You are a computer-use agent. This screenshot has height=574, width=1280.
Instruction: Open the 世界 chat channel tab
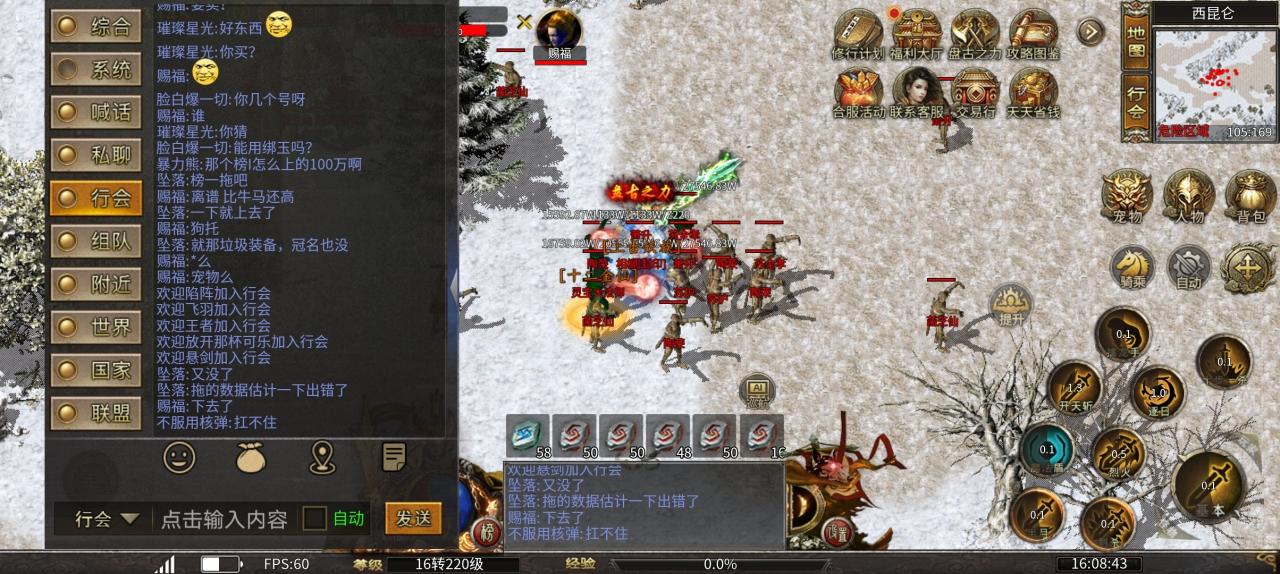click(96, 327)
